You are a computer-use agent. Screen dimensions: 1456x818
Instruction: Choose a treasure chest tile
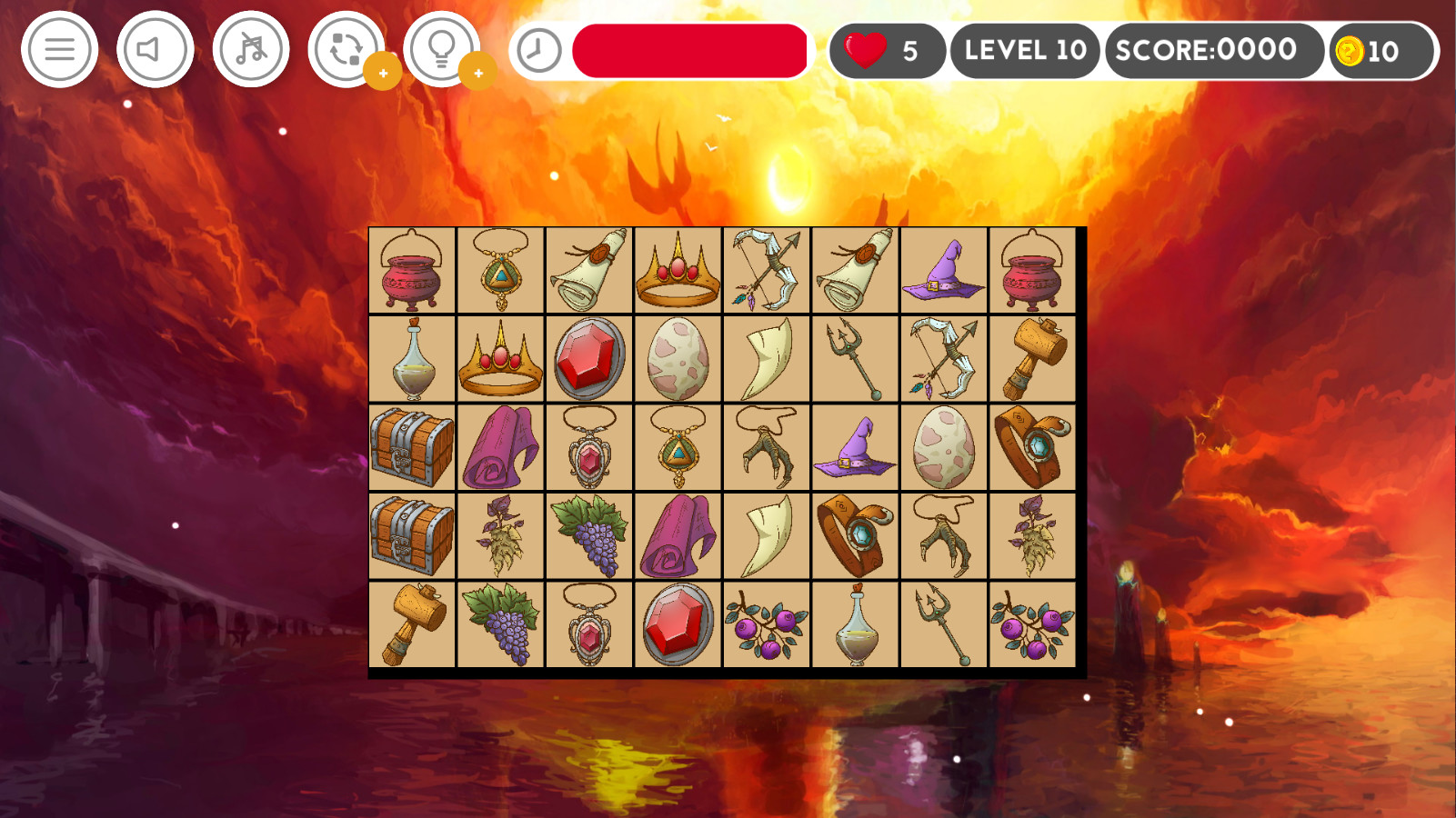pos(412,445)
